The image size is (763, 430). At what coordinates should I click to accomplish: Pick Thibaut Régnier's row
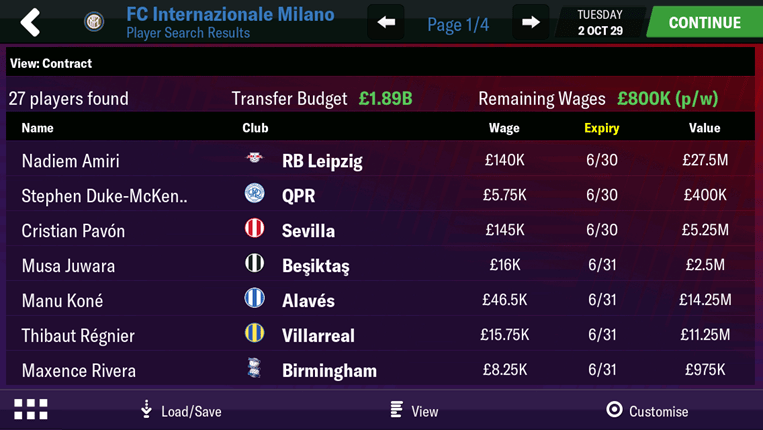click(78, 336)
